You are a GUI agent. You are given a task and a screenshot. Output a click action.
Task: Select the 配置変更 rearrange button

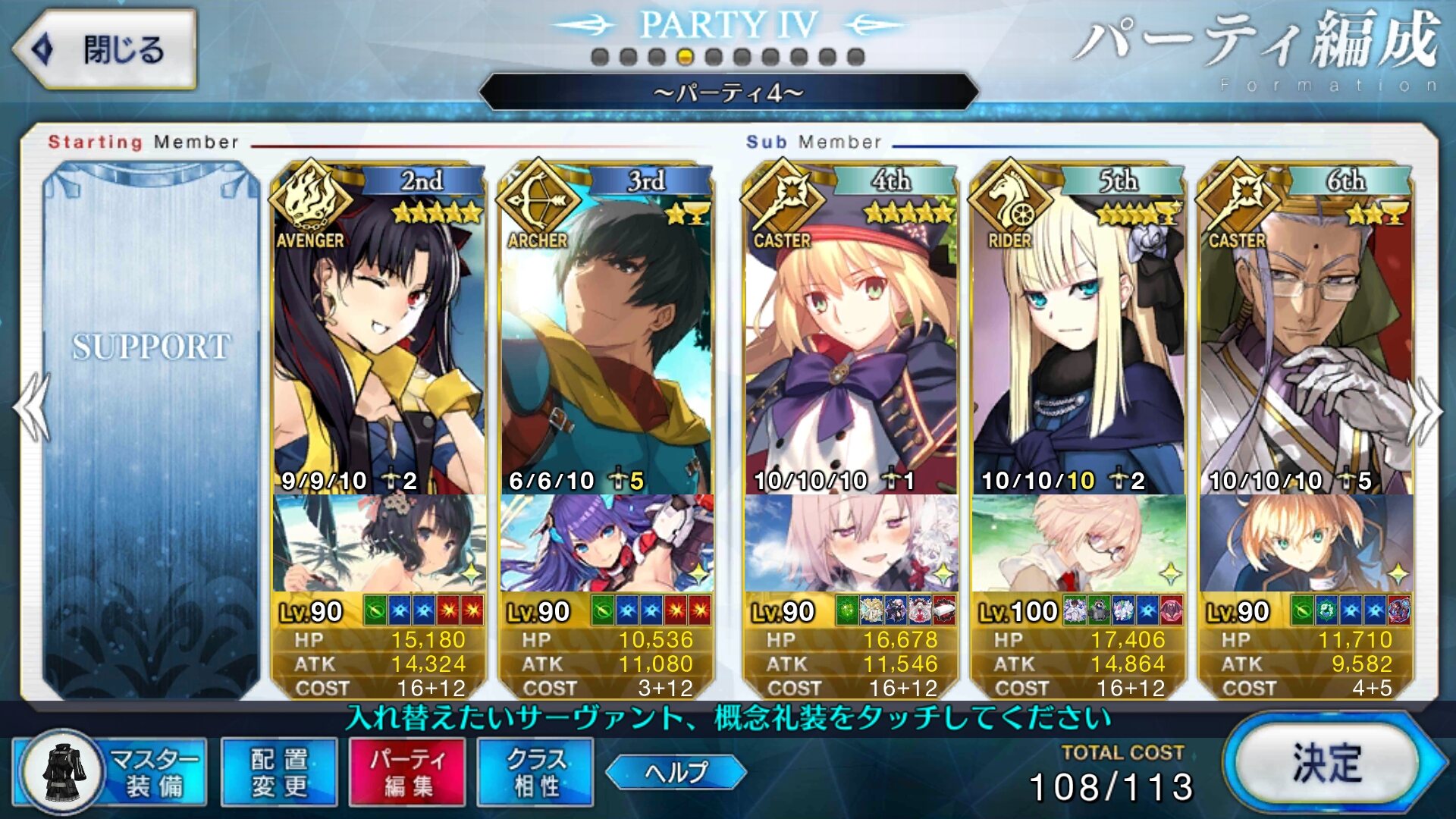click(x=279, y=772)
